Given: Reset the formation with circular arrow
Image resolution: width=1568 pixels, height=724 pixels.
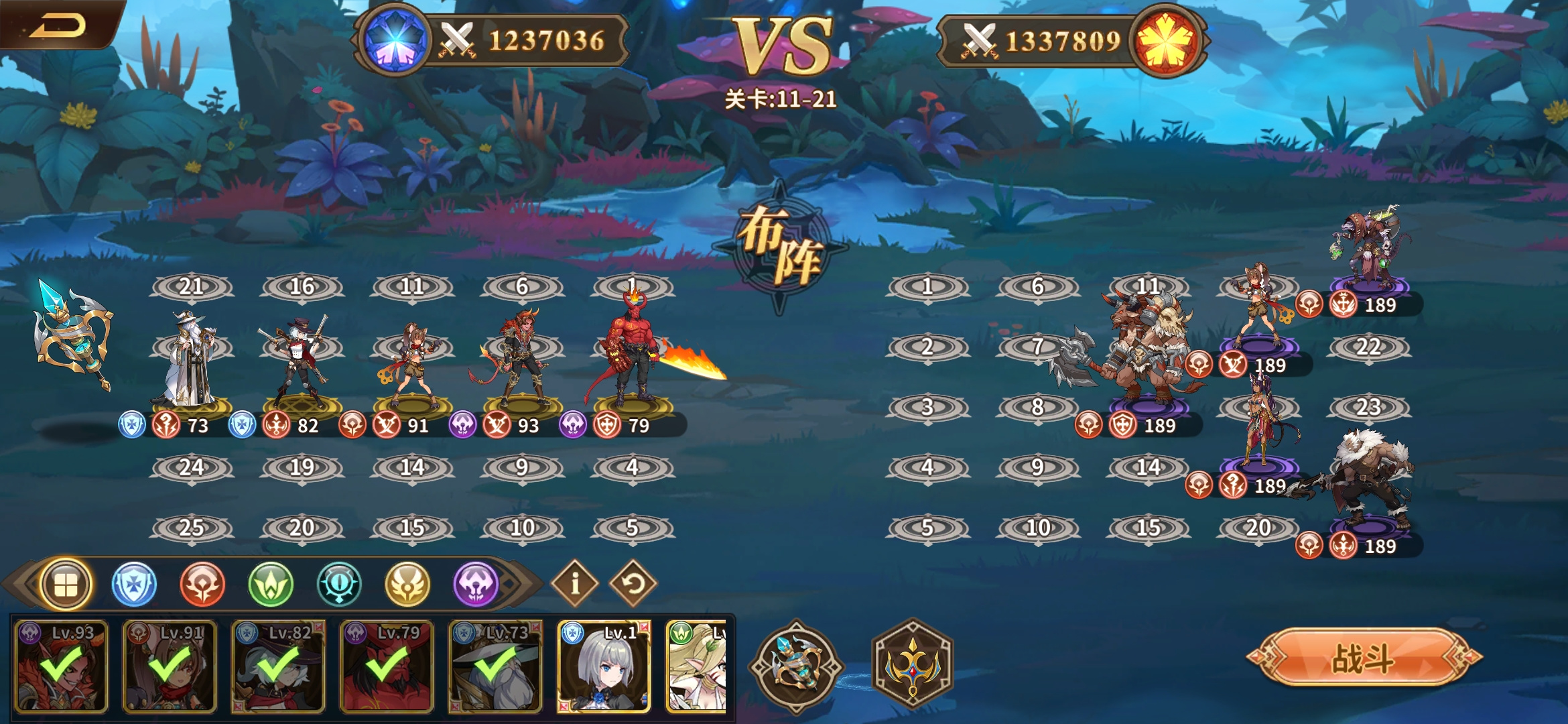Looking at the screenshot, I should point(633,583).
